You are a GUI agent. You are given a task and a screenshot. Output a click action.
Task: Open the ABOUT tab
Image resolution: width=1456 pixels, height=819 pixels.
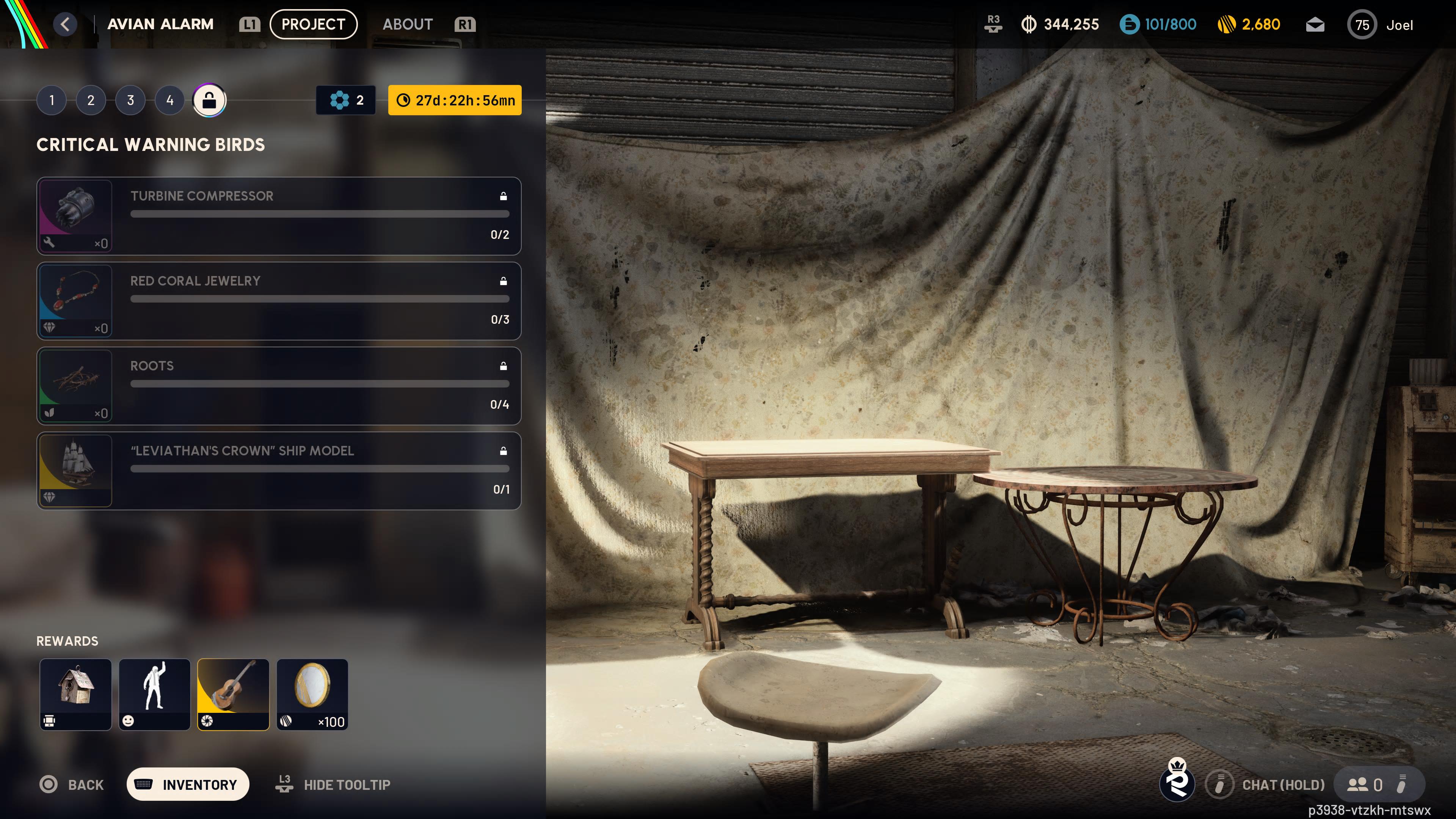[x=408, y=24]
